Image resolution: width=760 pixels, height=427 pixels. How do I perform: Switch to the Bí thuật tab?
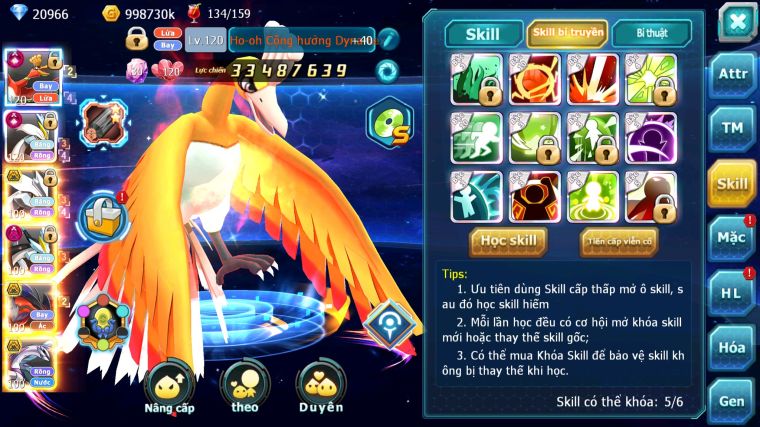650,34
